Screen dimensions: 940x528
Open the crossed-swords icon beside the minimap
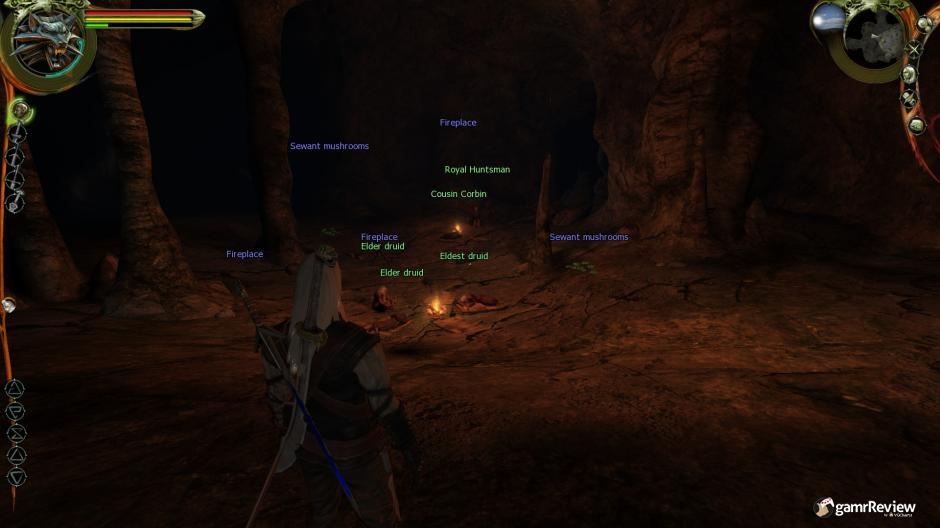point(913,49)
